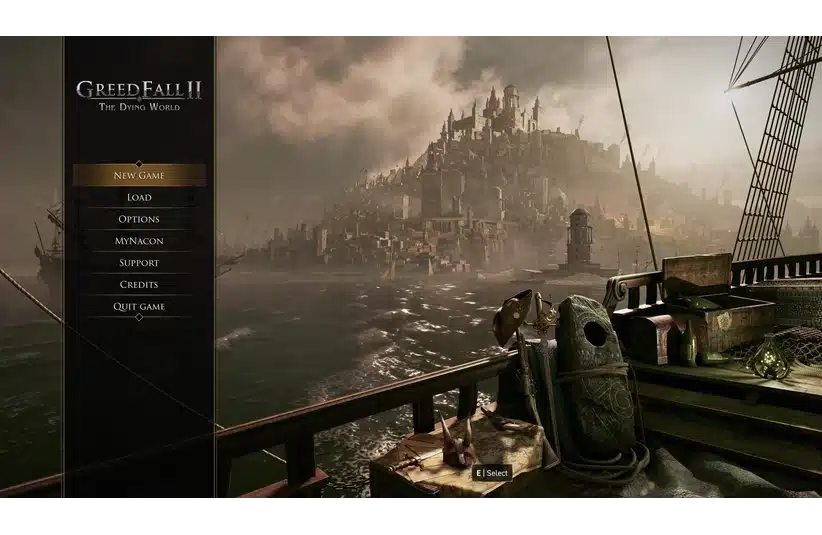This screenshot has height=535, width=822.
Task: View the Credits
Action: [139, 285]
